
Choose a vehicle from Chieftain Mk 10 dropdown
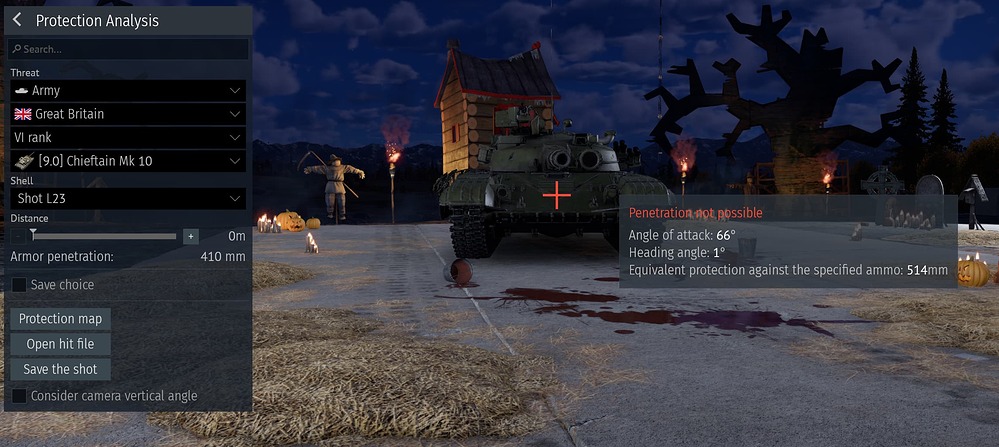pyautogui.click(x=128, y=161)
